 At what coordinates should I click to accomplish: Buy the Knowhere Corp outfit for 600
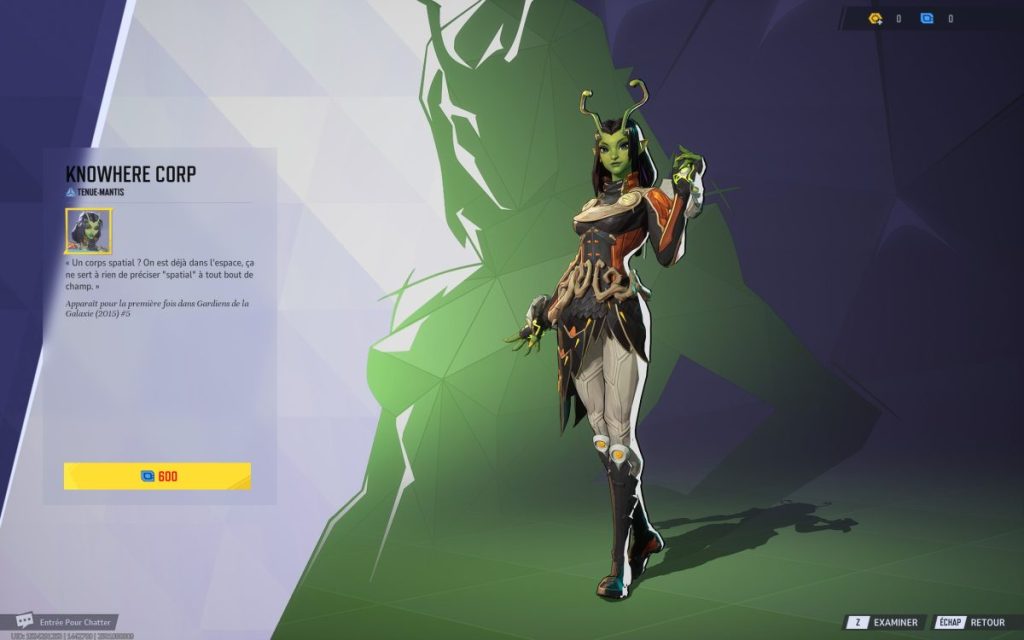pos(157,476)
